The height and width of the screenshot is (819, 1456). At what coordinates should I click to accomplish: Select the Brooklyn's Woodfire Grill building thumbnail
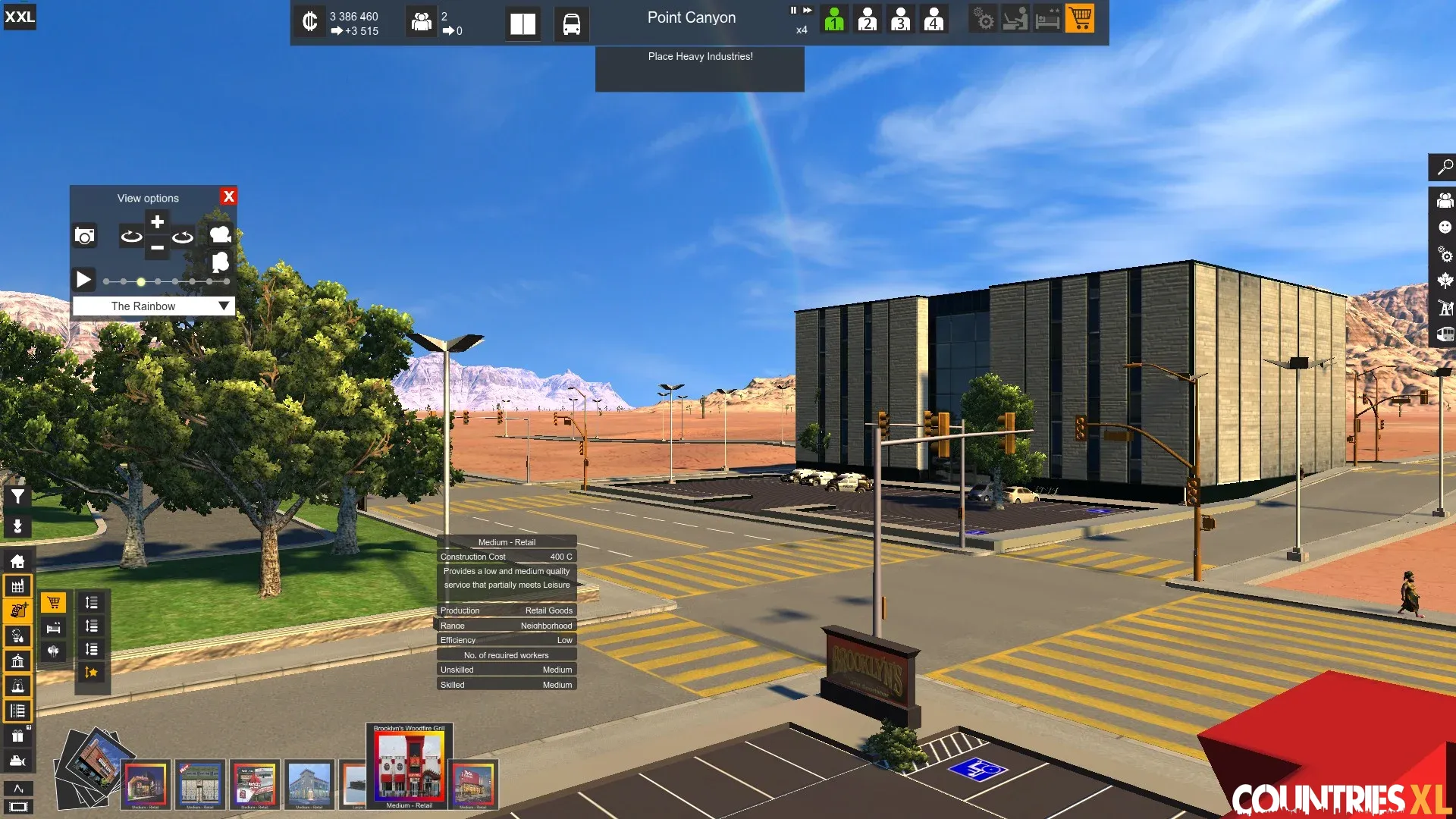point(409,766)
